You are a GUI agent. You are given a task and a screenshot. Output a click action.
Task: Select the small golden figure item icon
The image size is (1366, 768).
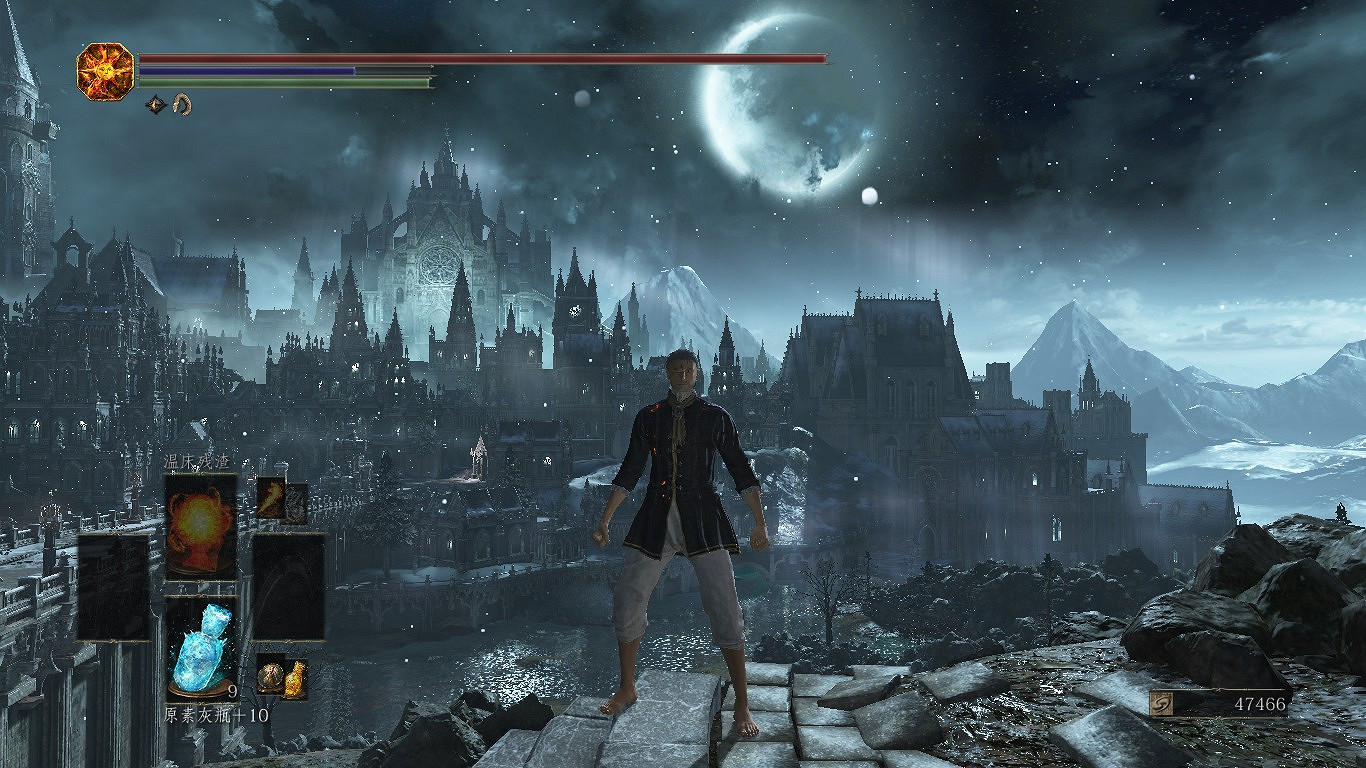click(295, 680)
